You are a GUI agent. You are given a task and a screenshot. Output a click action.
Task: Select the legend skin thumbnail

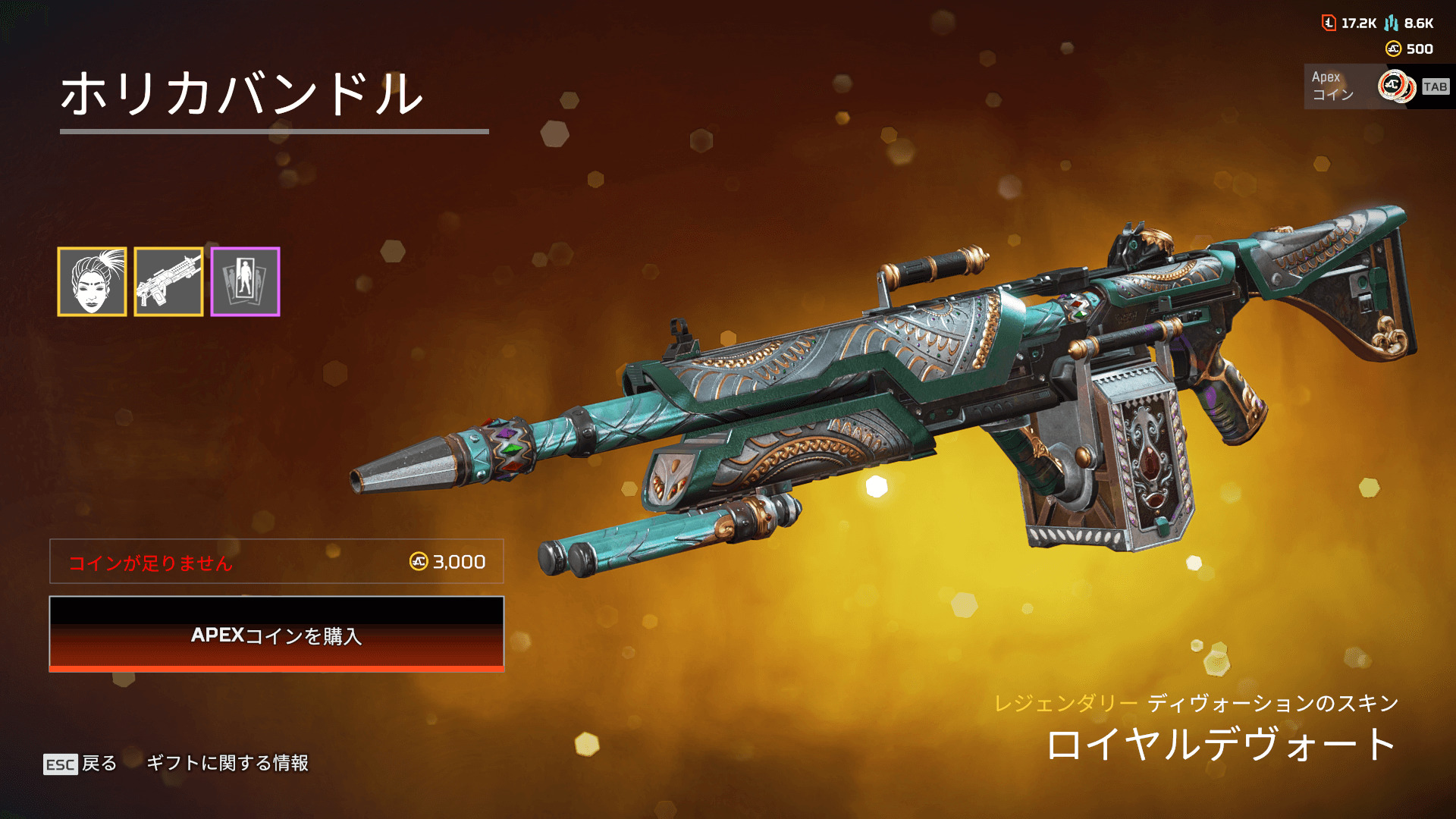(92, 281)
